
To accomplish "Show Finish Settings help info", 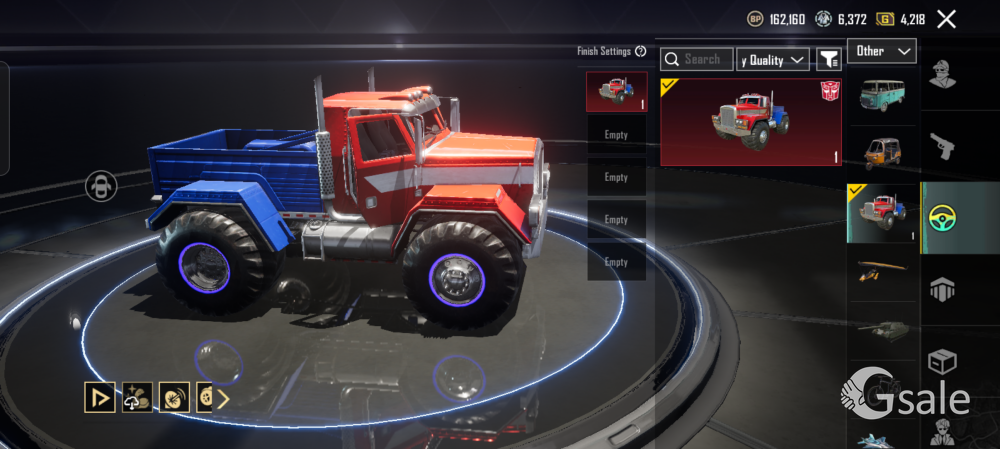I will pos(641,51).
